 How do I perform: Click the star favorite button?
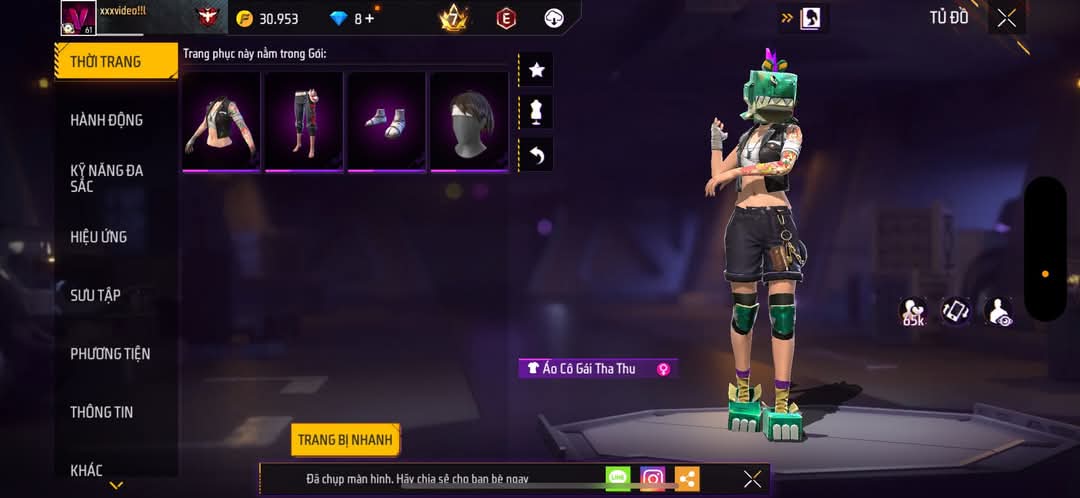536,70
